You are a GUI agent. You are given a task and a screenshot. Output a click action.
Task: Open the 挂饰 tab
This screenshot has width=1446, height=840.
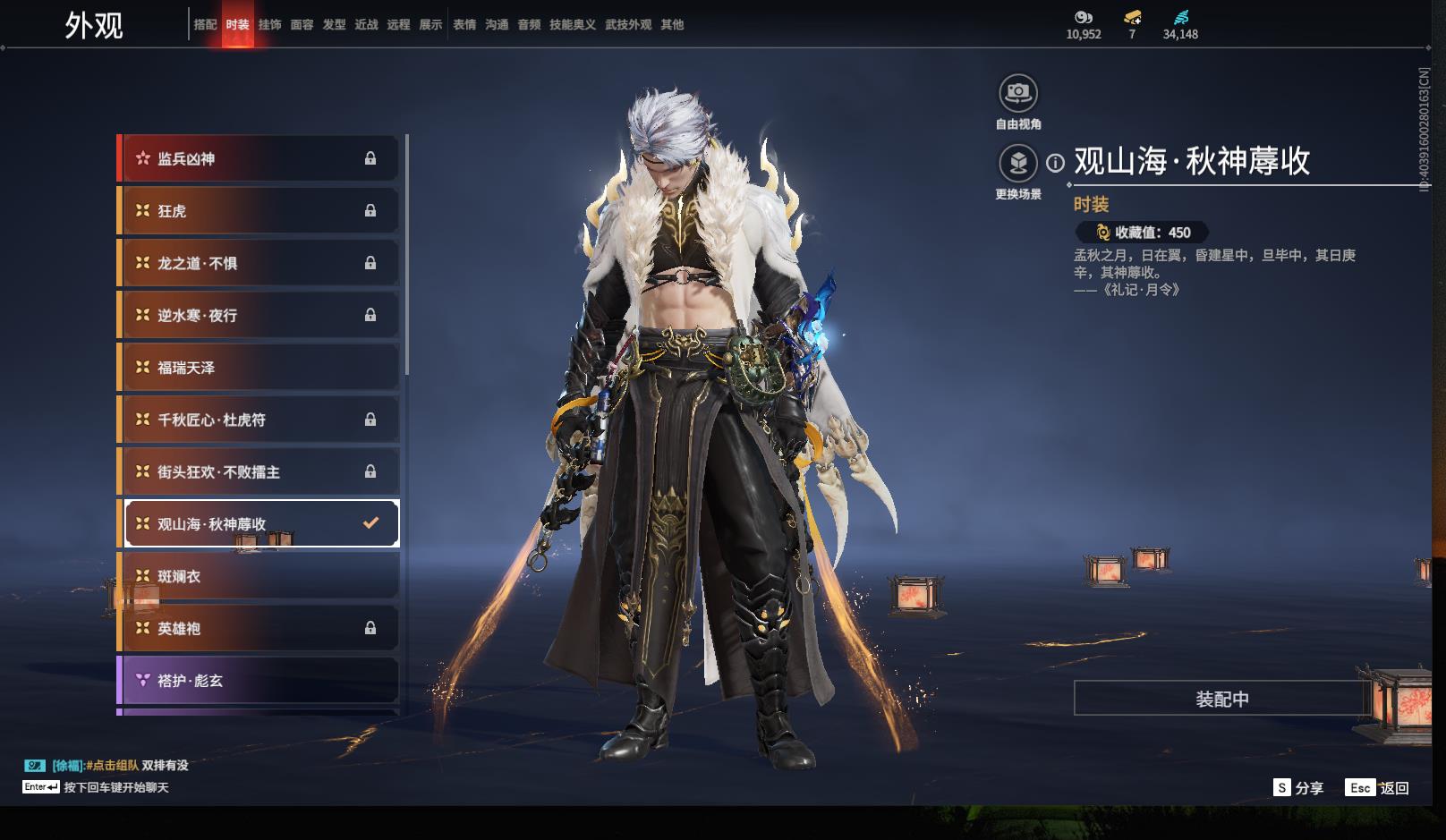[x=269, y=25]
